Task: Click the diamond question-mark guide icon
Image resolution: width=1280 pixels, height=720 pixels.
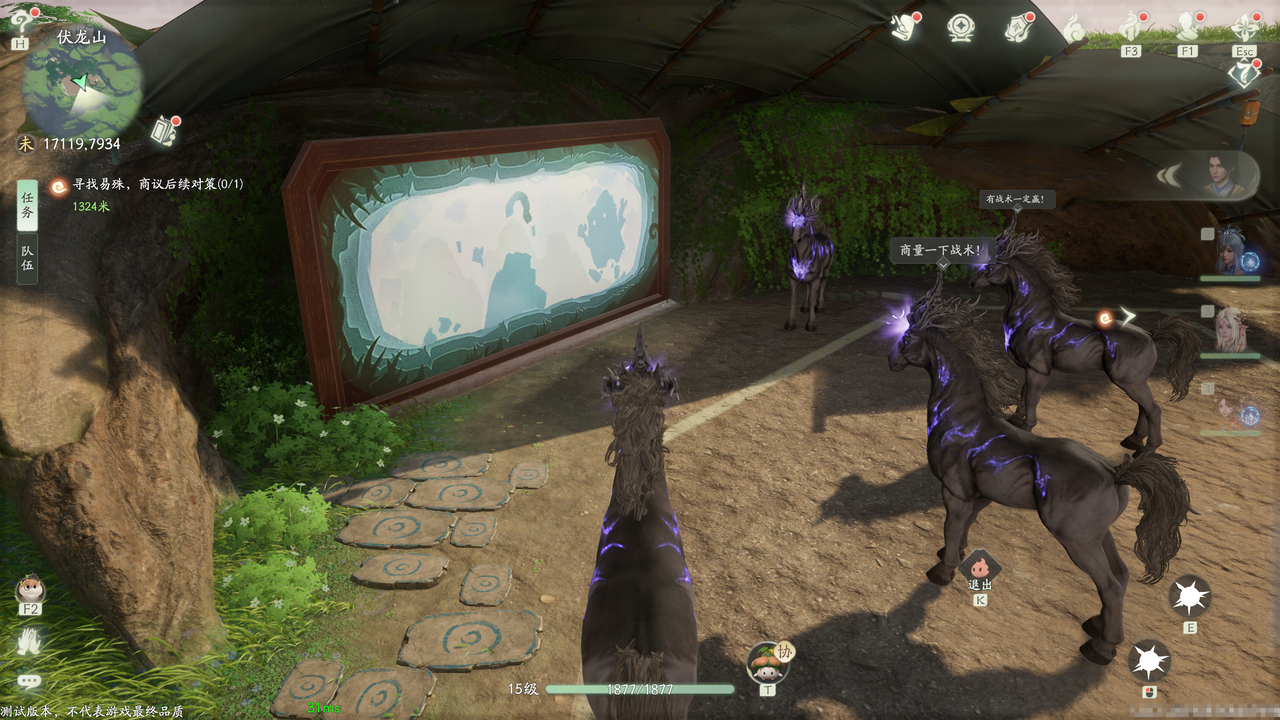Action: (1243, 73)
